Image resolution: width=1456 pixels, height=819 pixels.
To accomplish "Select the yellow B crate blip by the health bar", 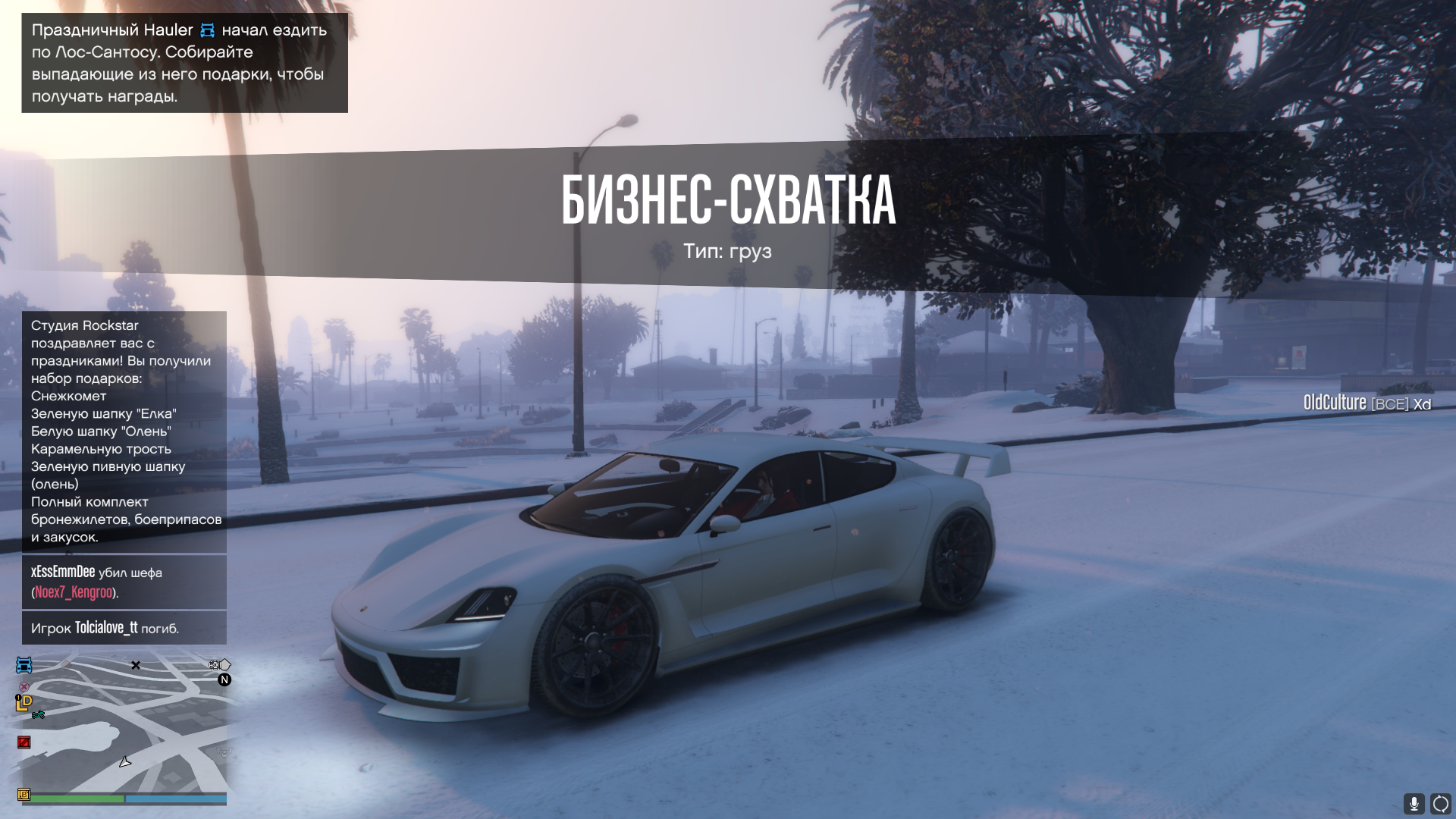I will pos(24,795).
